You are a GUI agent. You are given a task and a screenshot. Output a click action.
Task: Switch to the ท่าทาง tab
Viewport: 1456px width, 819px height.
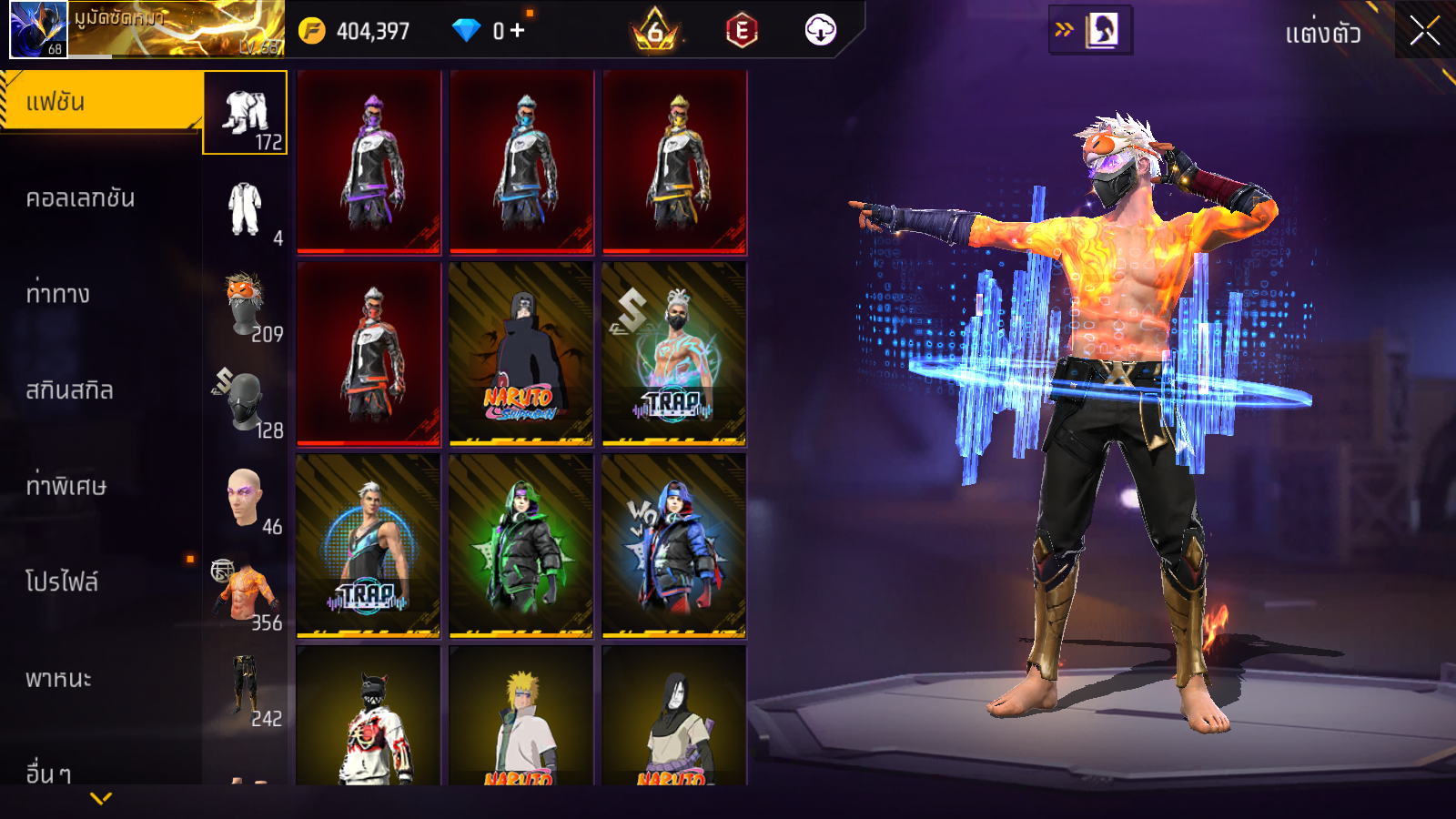click(58, 294)
